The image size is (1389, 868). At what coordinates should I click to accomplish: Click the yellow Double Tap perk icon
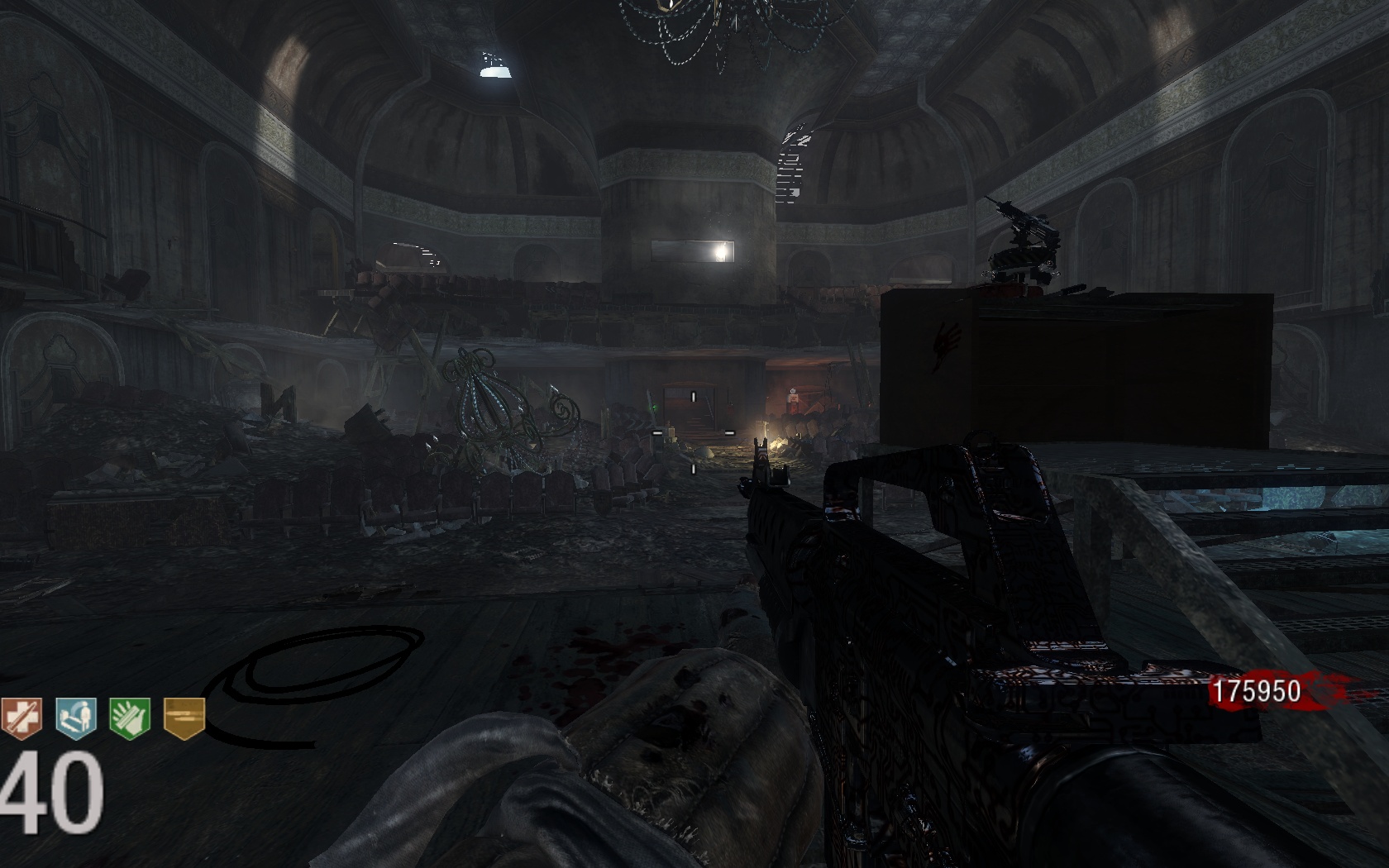pos(184,716)
